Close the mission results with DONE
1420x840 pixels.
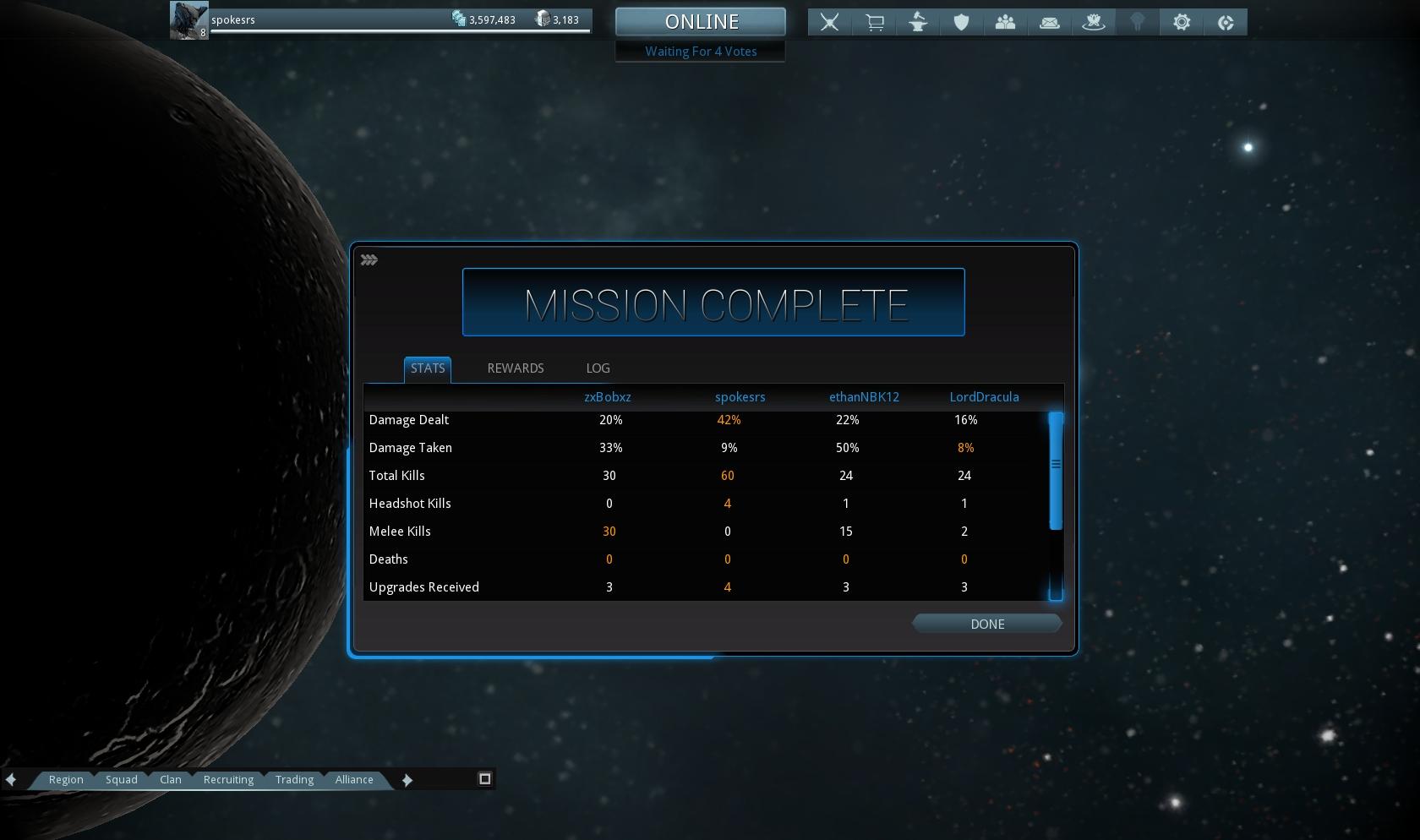(x=986, y=624)
